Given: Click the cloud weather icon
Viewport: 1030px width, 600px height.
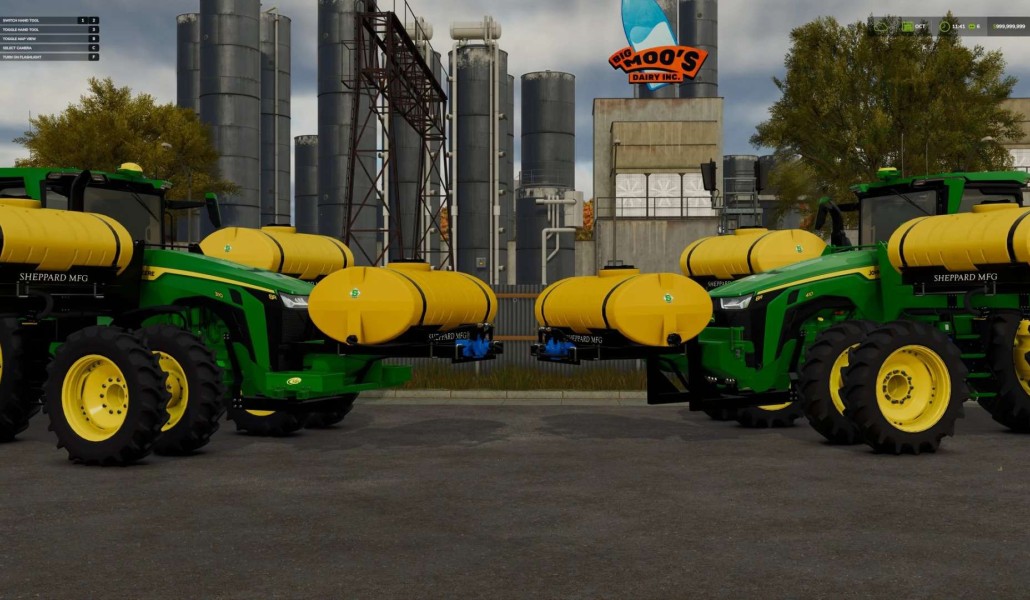Looking at the screenshot, I should click(x=879, y=26).
